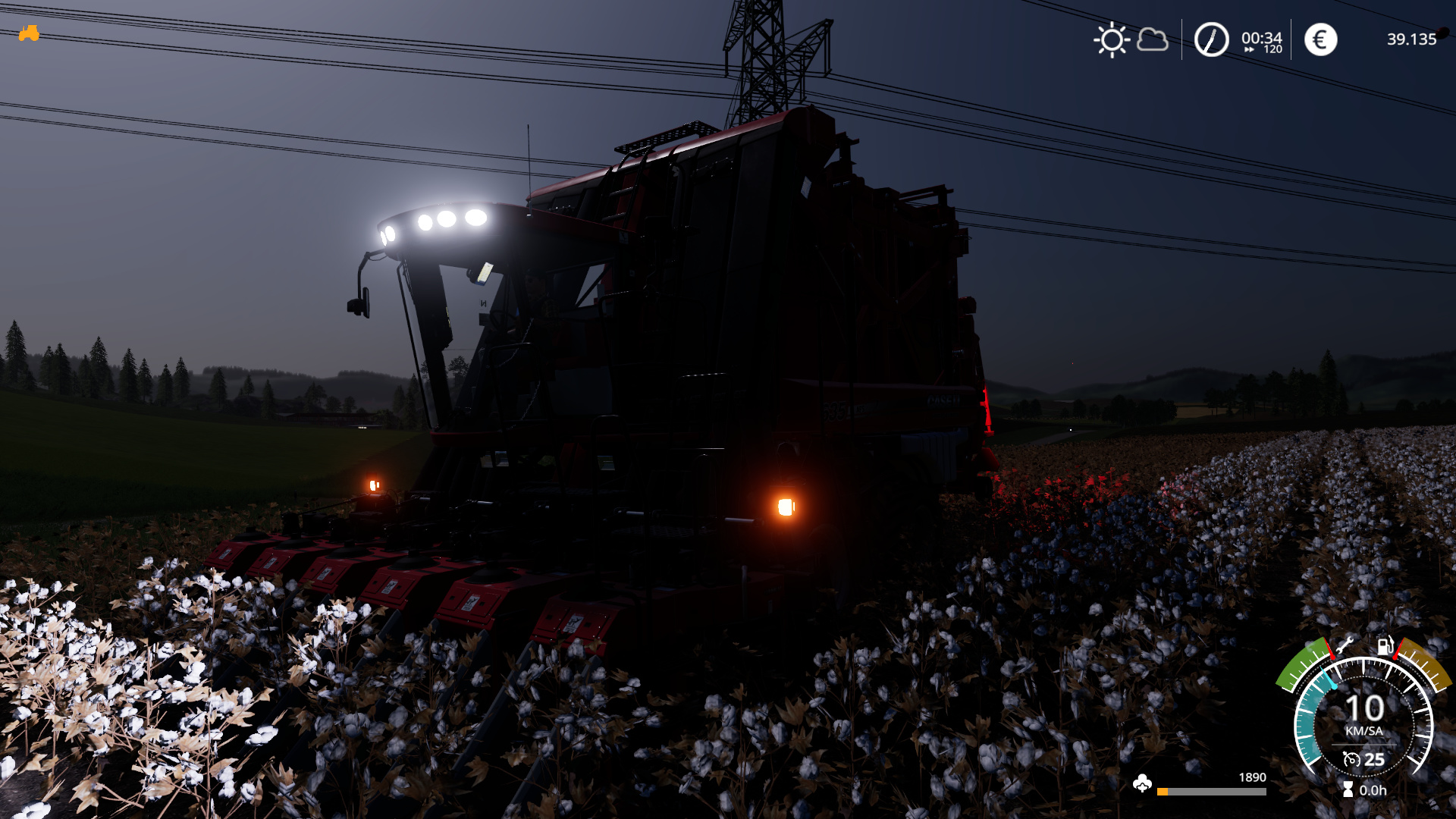The width and height of the screenshot is (1456, 819).
Task: Click the orange tractor icon
Action: [x=29, y=33]
